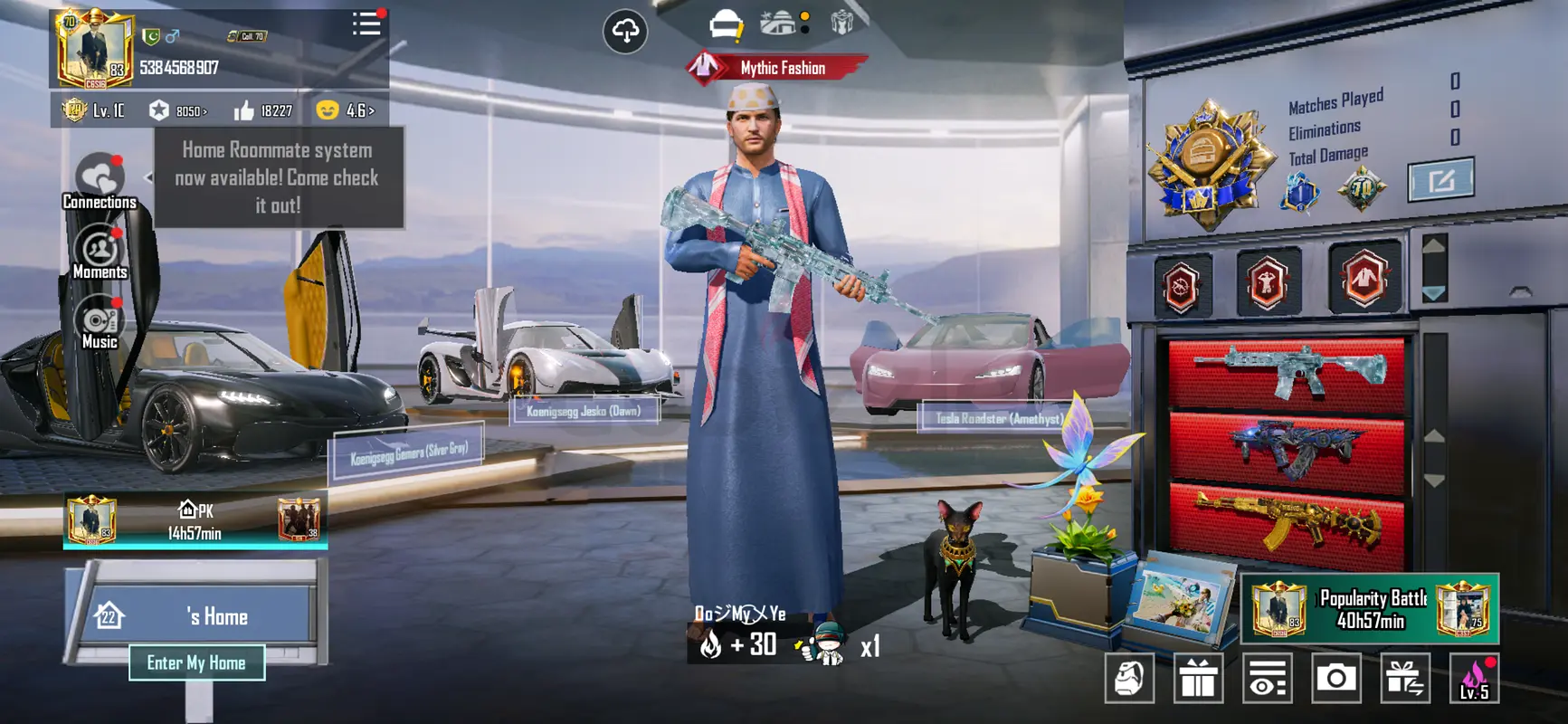Switch to the vehicle showcase tab

pos(726,25)
